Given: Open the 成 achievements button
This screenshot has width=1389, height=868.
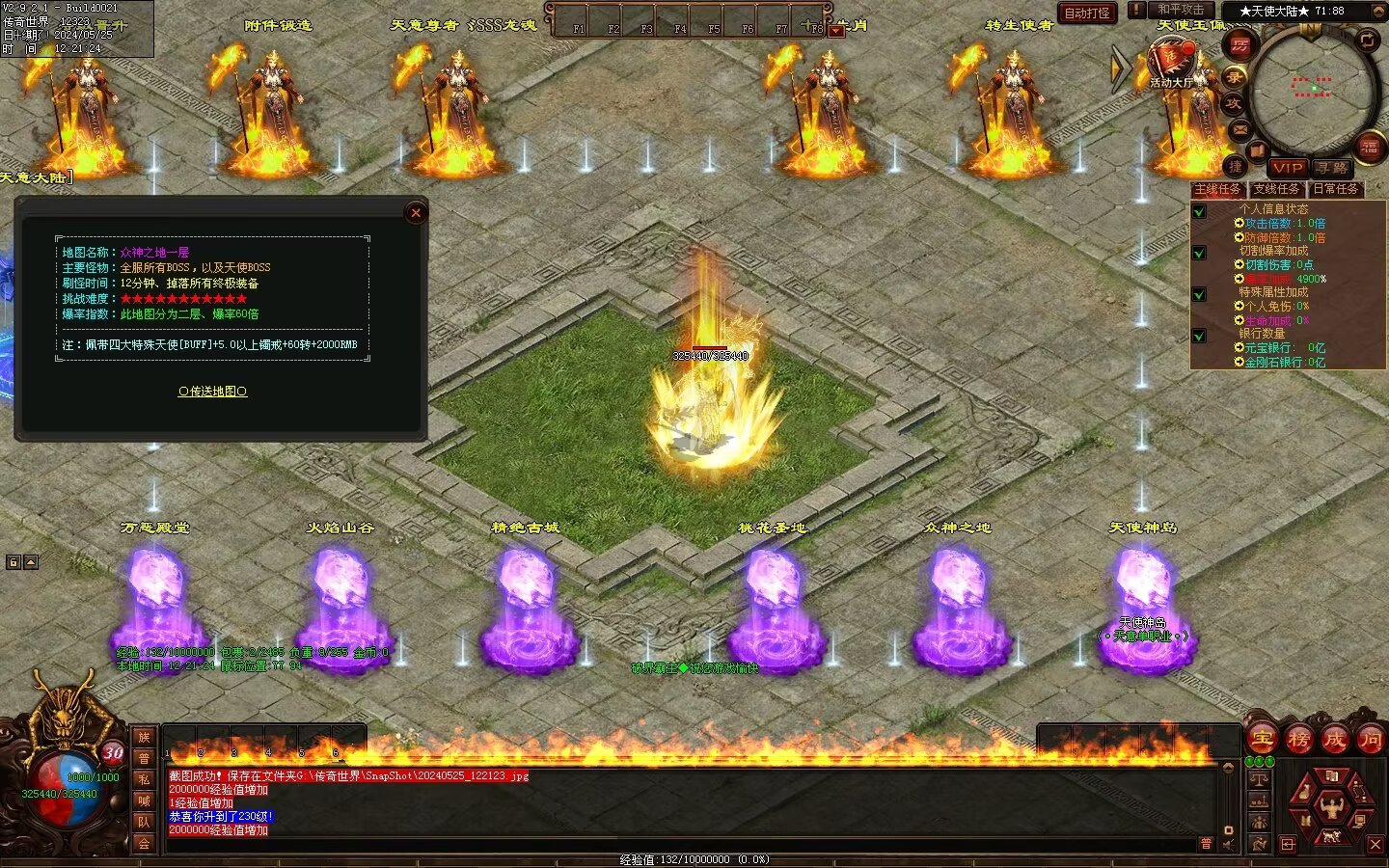Looking at the screenshot, I should pyautogui.click(x=1335, y=740).
